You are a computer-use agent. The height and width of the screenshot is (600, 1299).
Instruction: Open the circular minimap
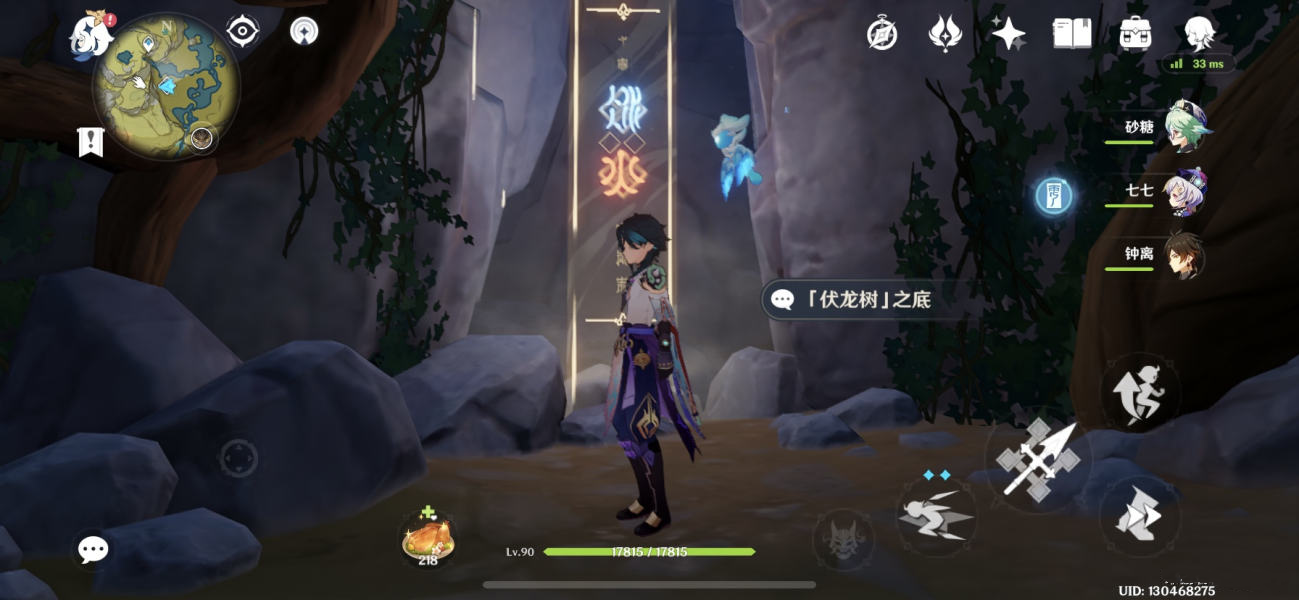click(x=165, y=85)
